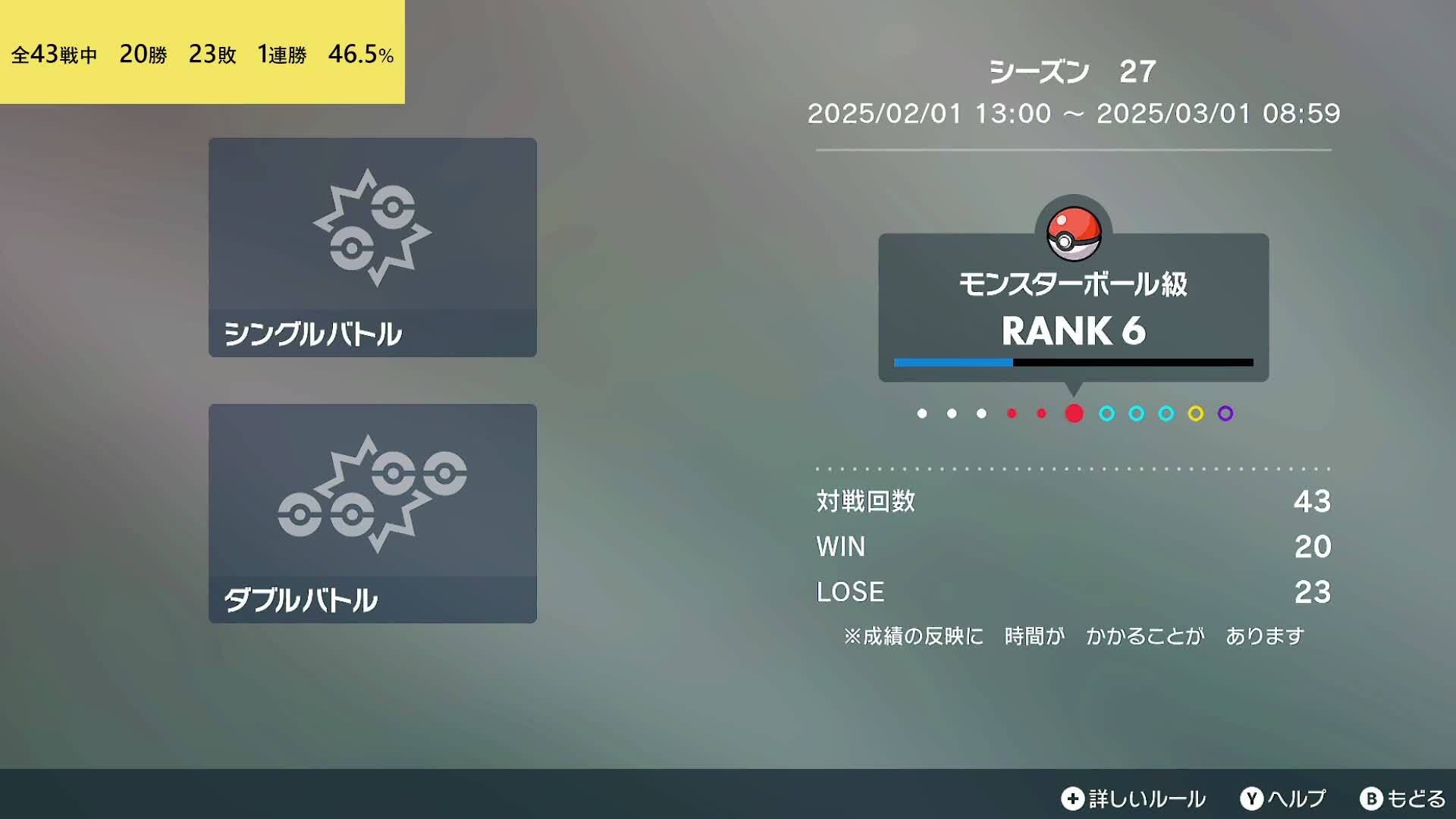
Task: Select the Single Battle pokéball emblem
Action: 372,227
